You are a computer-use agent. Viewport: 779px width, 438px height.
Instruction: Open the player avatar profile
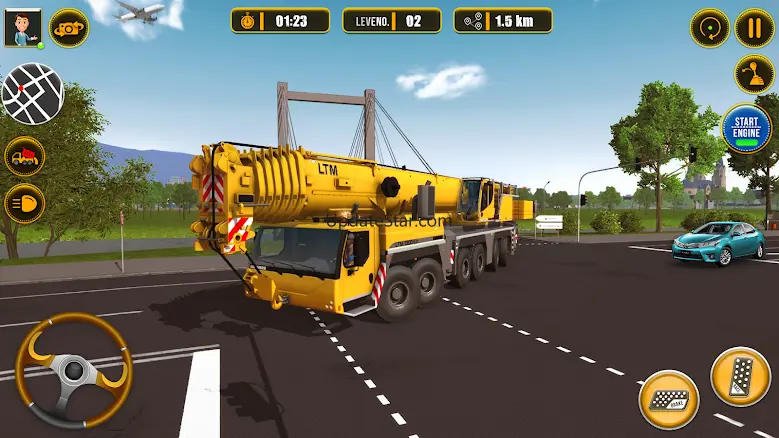point(20,28)
